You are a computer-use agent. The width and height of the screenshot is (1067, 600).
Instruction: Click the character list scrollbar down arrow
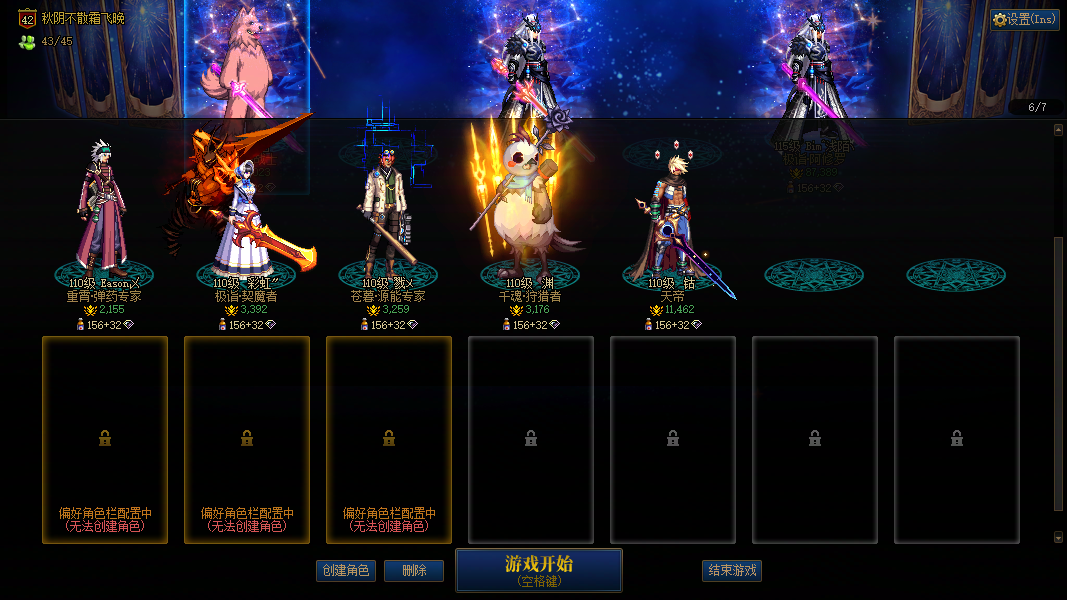click(x=1059, y=537)
